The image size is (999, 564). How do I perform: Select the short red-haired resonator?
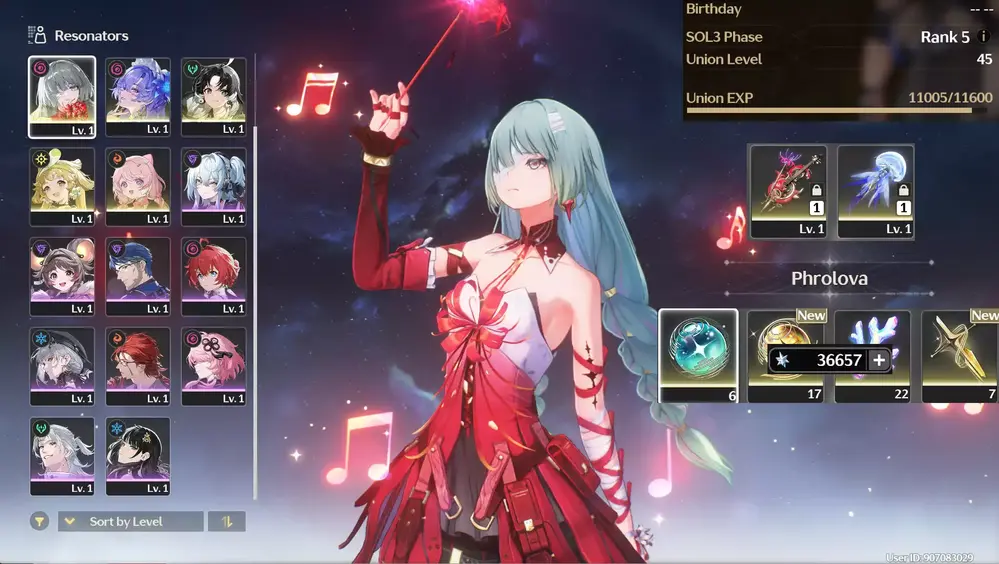pos(214,276)
